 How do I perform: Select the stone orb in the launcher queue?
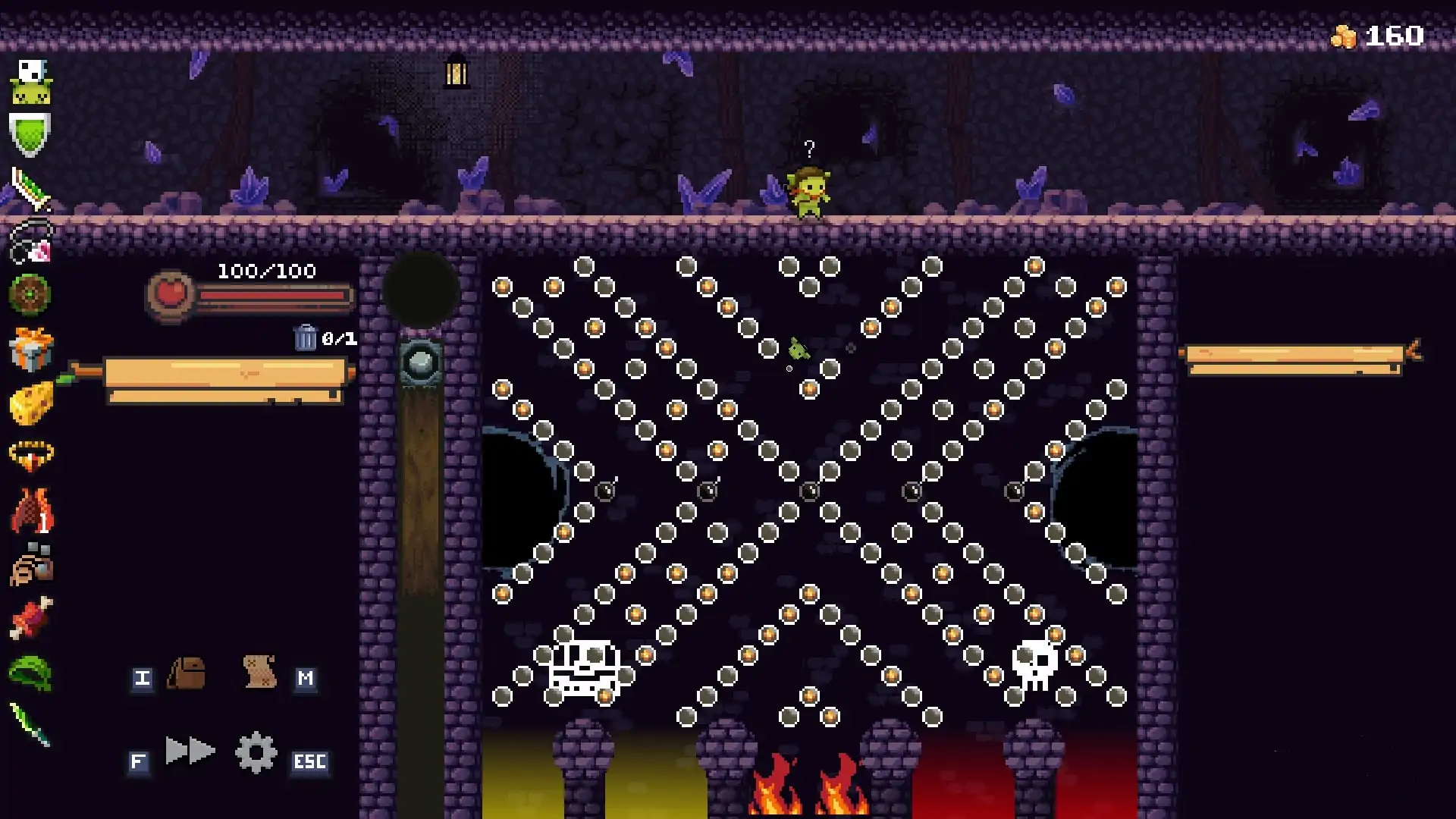click(421, 363)
